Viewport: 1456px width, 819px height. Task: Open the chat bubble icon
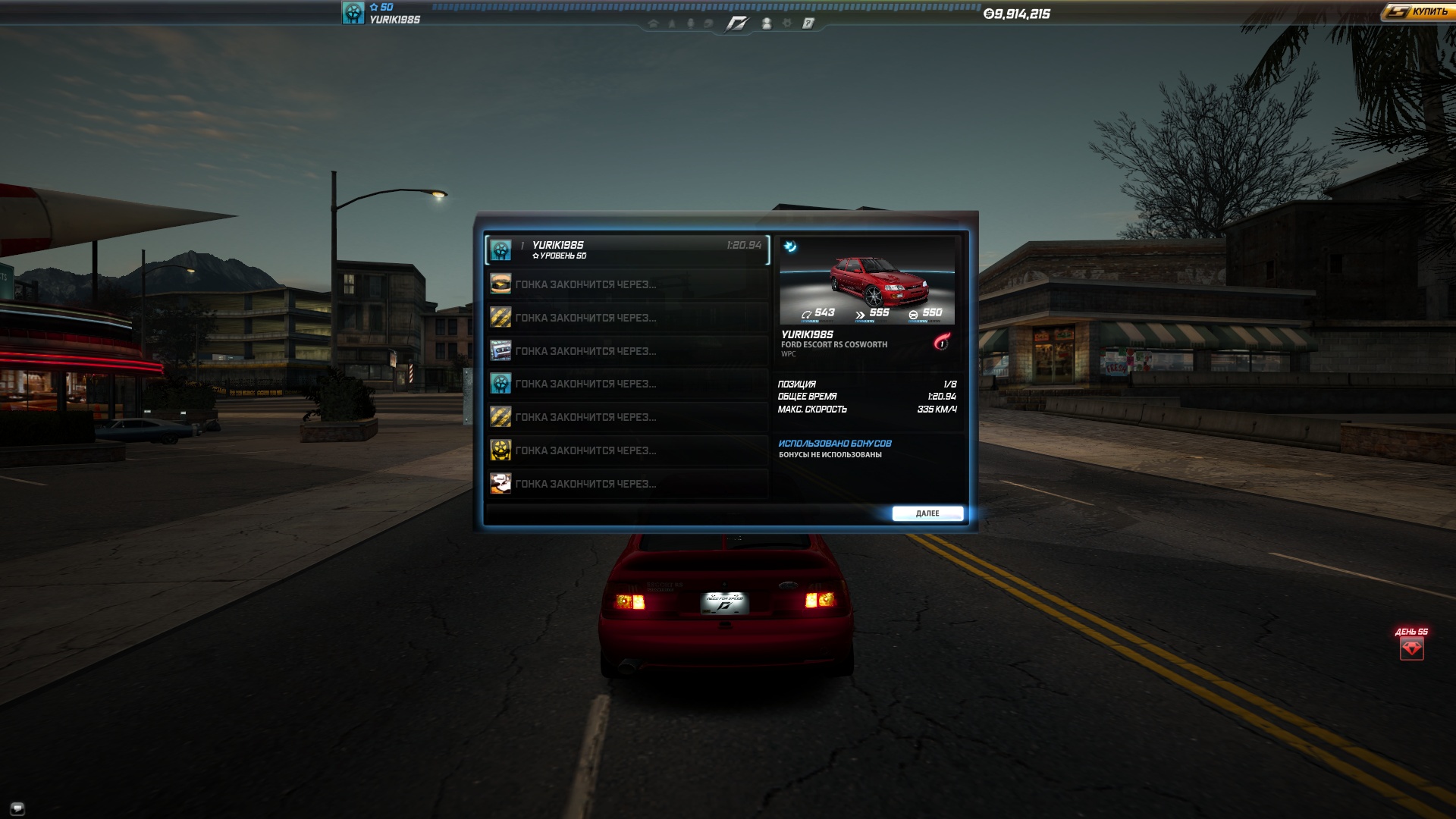point(17,808)
